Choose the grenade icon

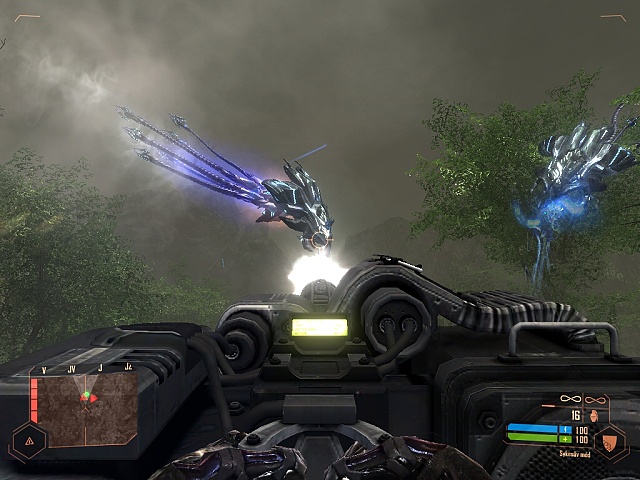pos(594,414)
